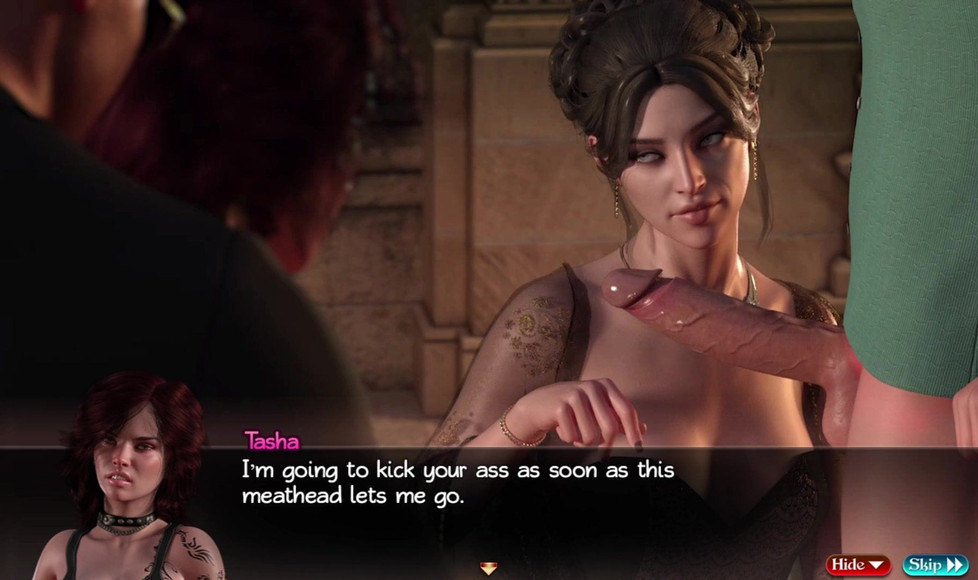The image size is (978, 580).
Task: Advance dialogue with the orange arrow indicator
Action: click(488, 568)
